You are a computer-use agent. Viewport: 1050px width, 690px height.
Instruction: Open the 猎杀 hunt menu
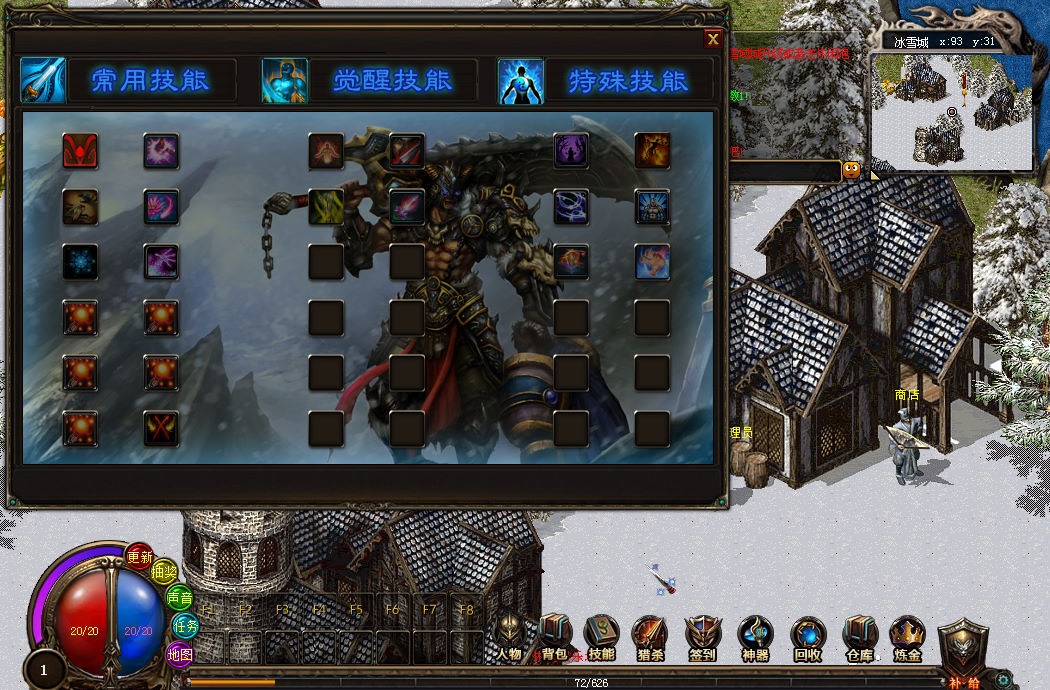[649, 637]
